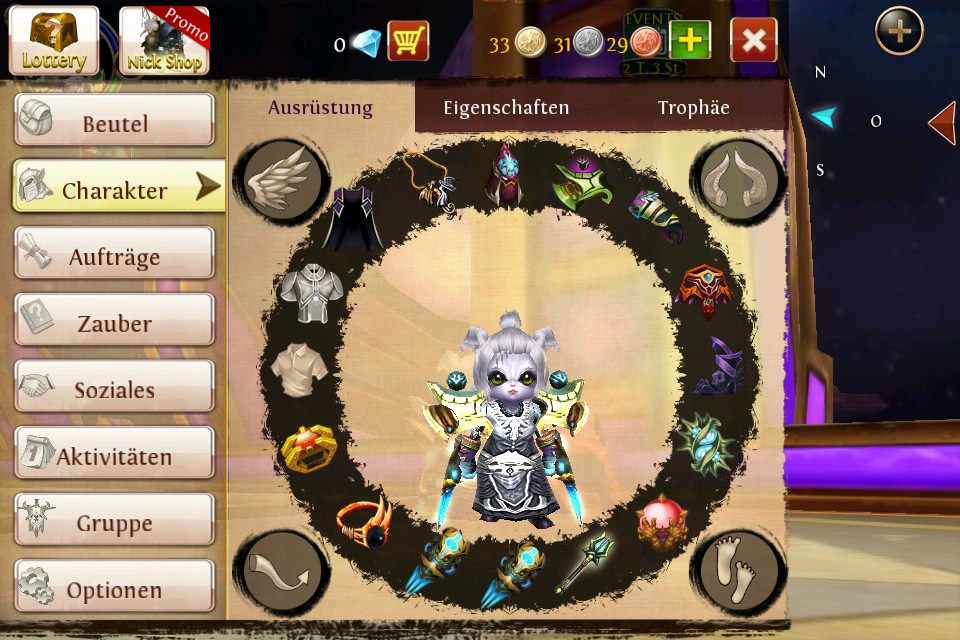Switch to the Eigenschaften tab

(x=506, y=108)
